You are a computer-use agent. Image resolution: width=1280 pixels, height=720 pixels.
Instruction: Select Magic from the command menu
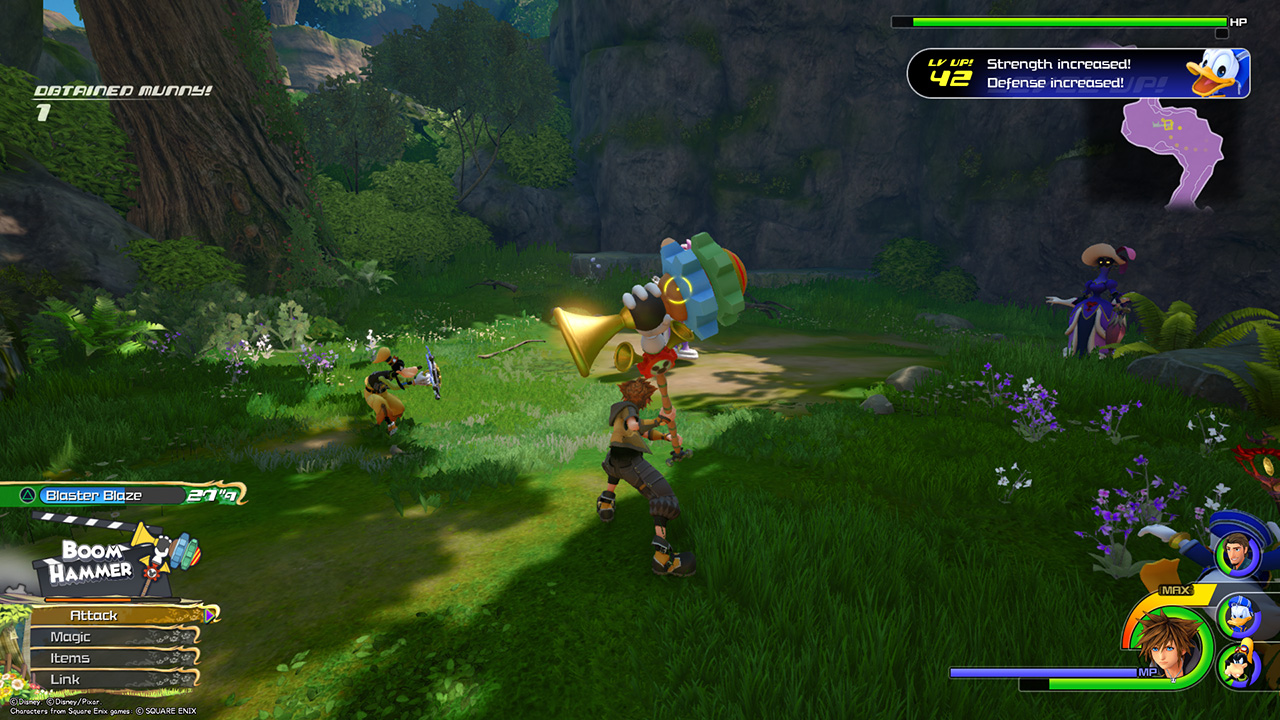click(70, 636)
